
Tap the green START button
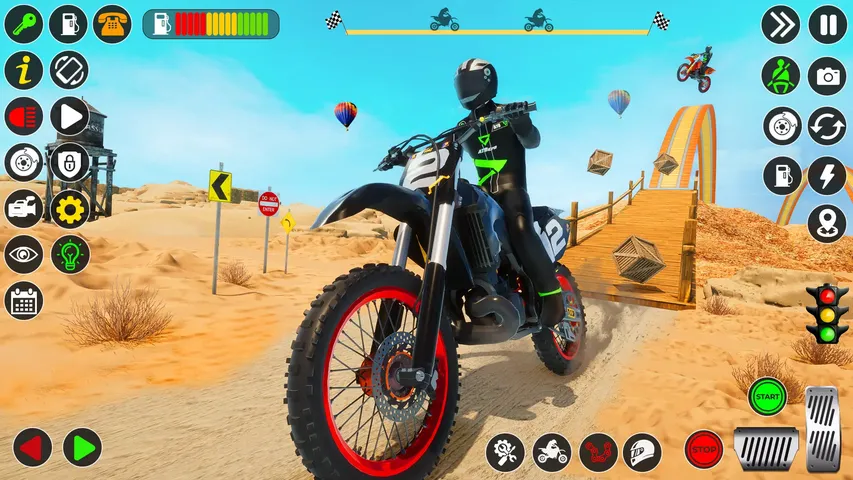click(x=767, y=395)
